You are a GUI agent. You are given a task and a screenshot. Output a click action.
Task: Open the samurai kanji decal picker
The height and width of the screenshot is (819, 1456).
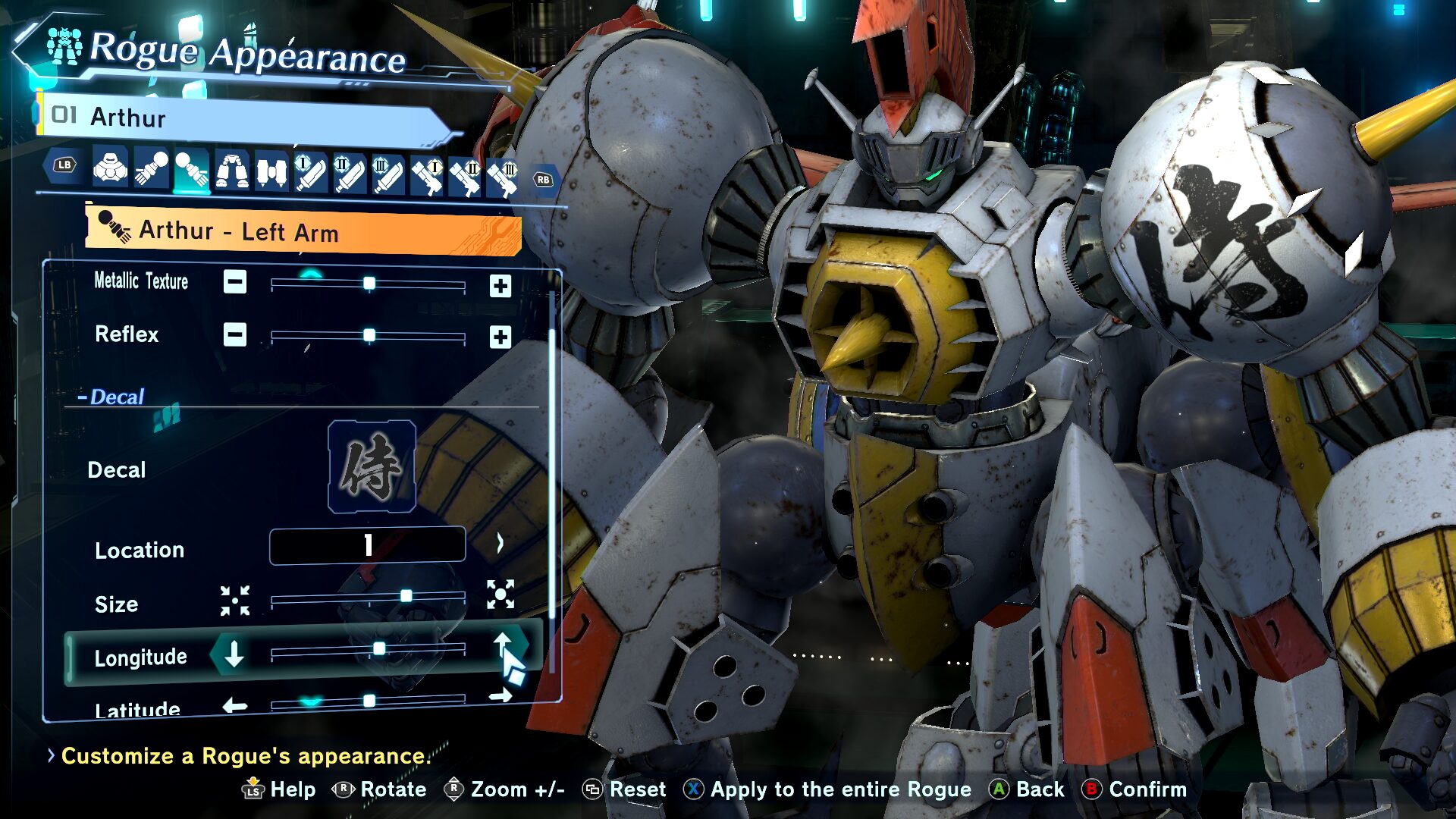372,467
